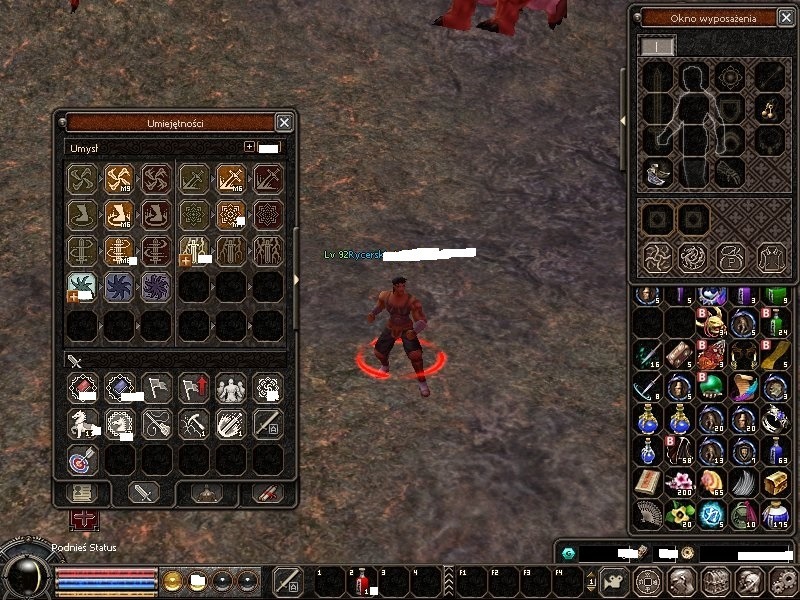Select the pickaxe mining skill icon
The image size is (800, 600).
193,424
